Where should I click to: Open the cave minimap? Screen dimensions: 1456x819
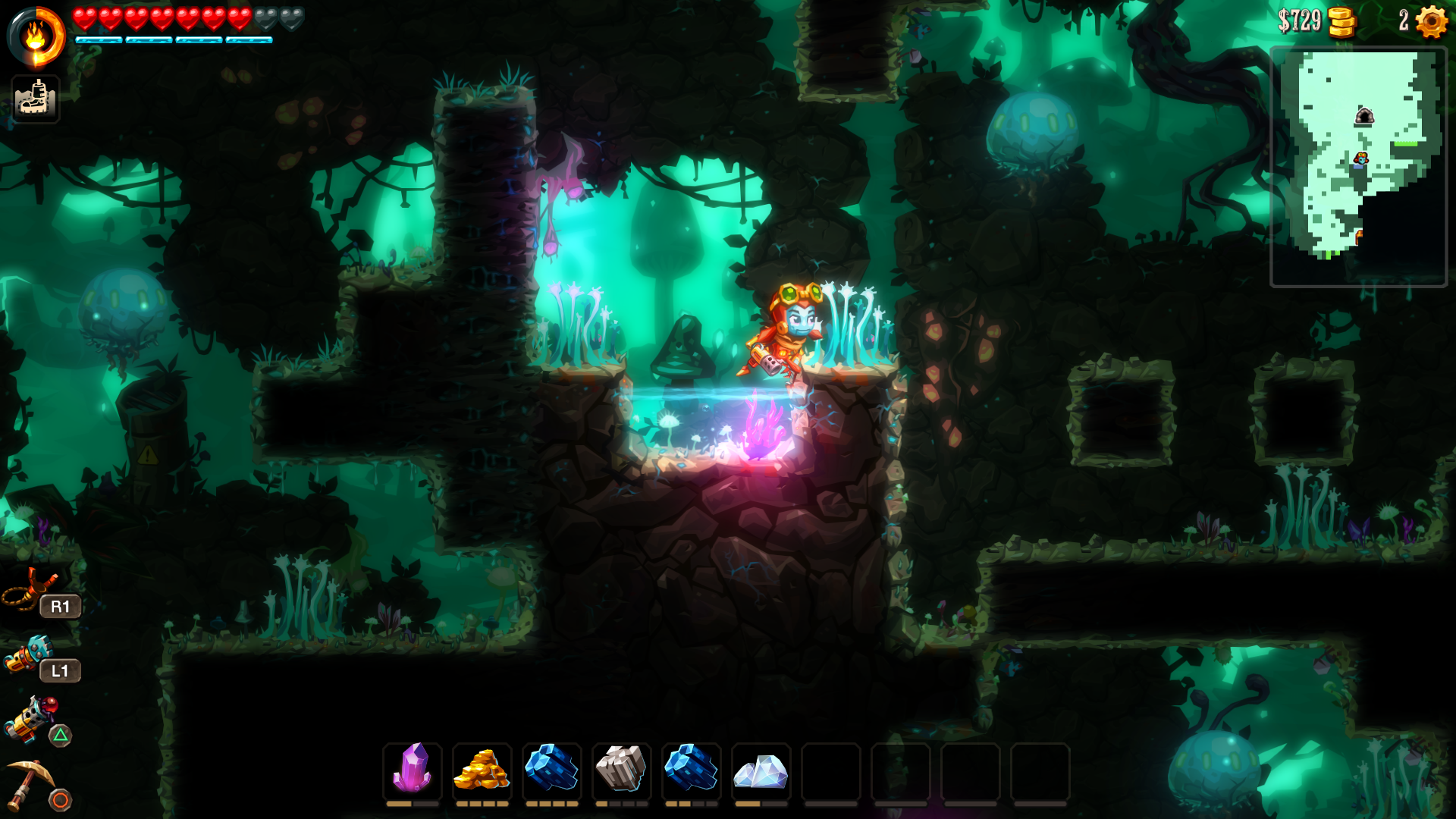[1358, 167]
